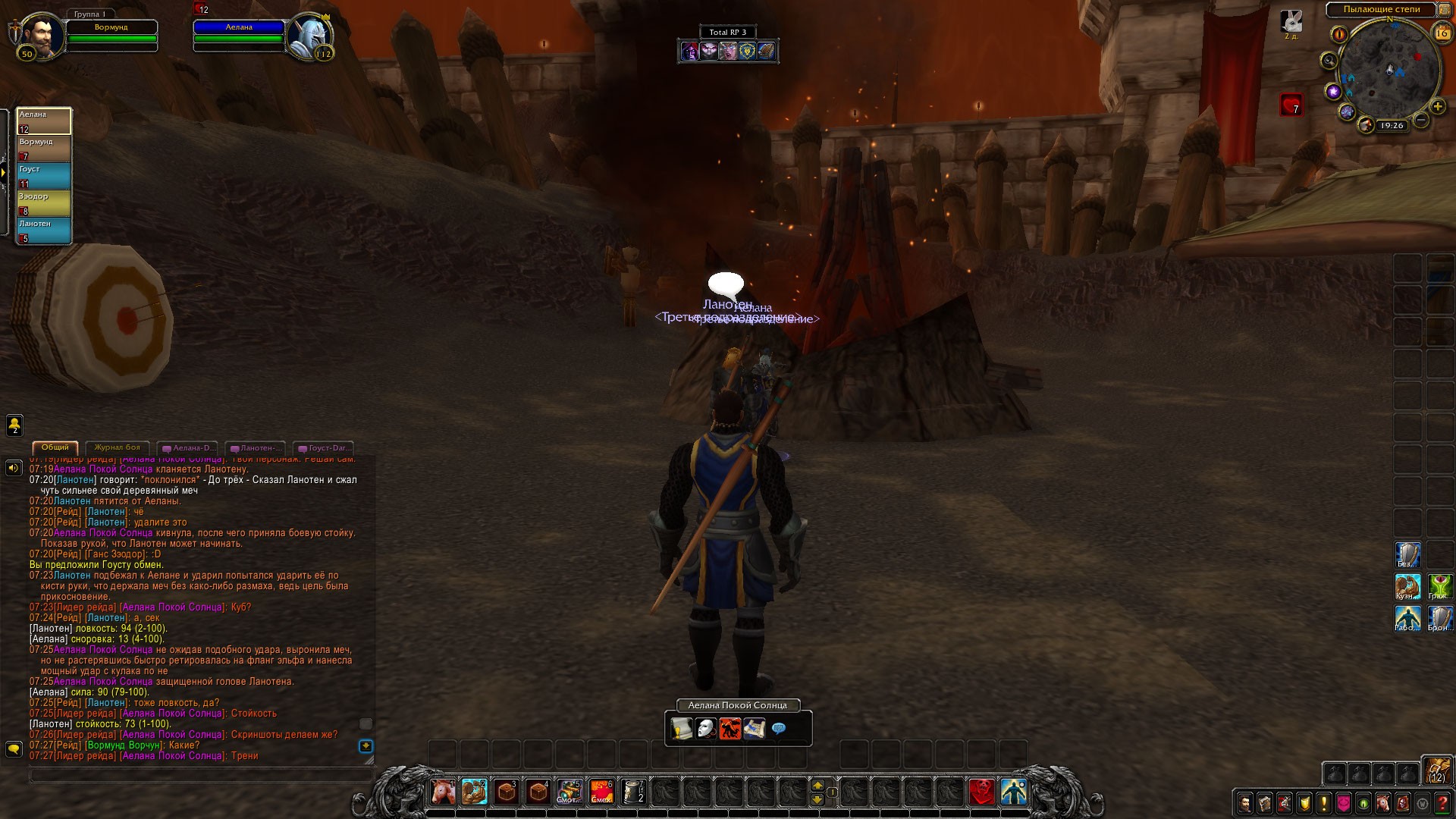Activate the red skull ability button
The width and height of the screenshot is (1456, 819).
click(x=982, y=792)
